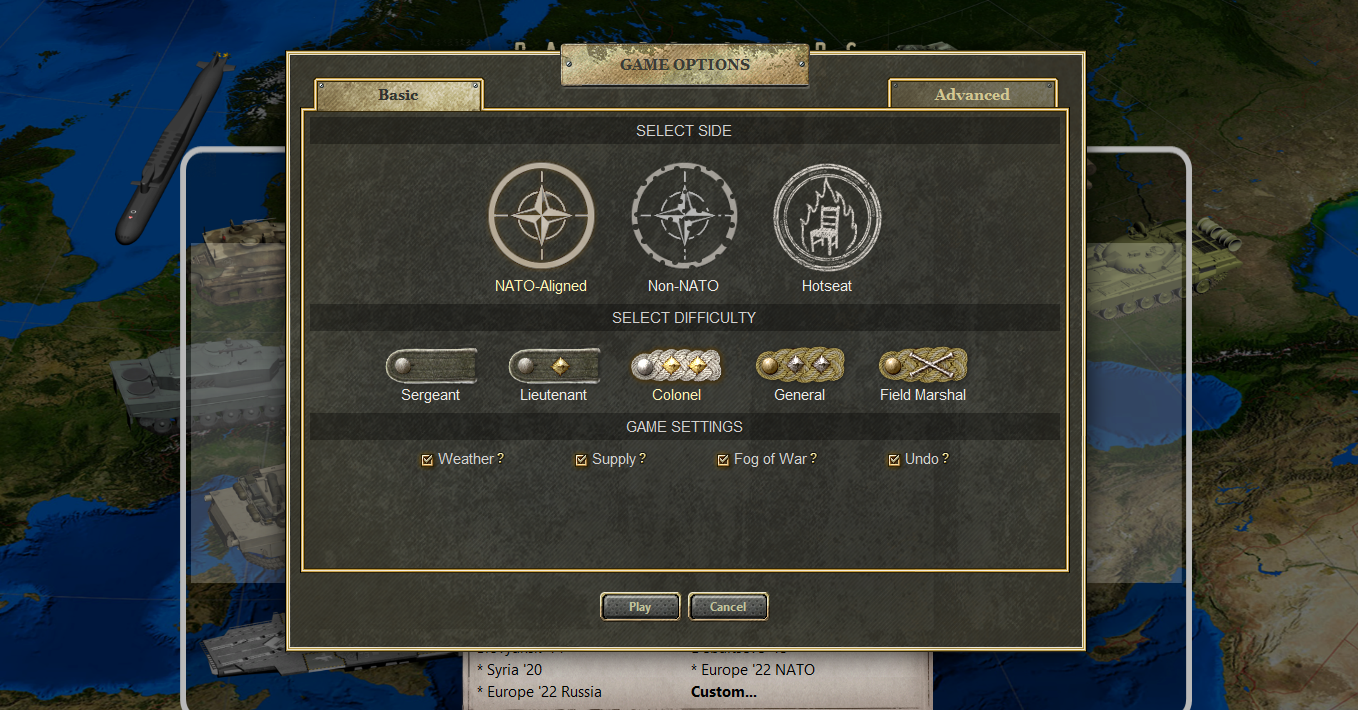The width and height of the screenshot is (1358, 710).
Task: Set difficulty to Sergeant
Action: click(x=431, y=366)
